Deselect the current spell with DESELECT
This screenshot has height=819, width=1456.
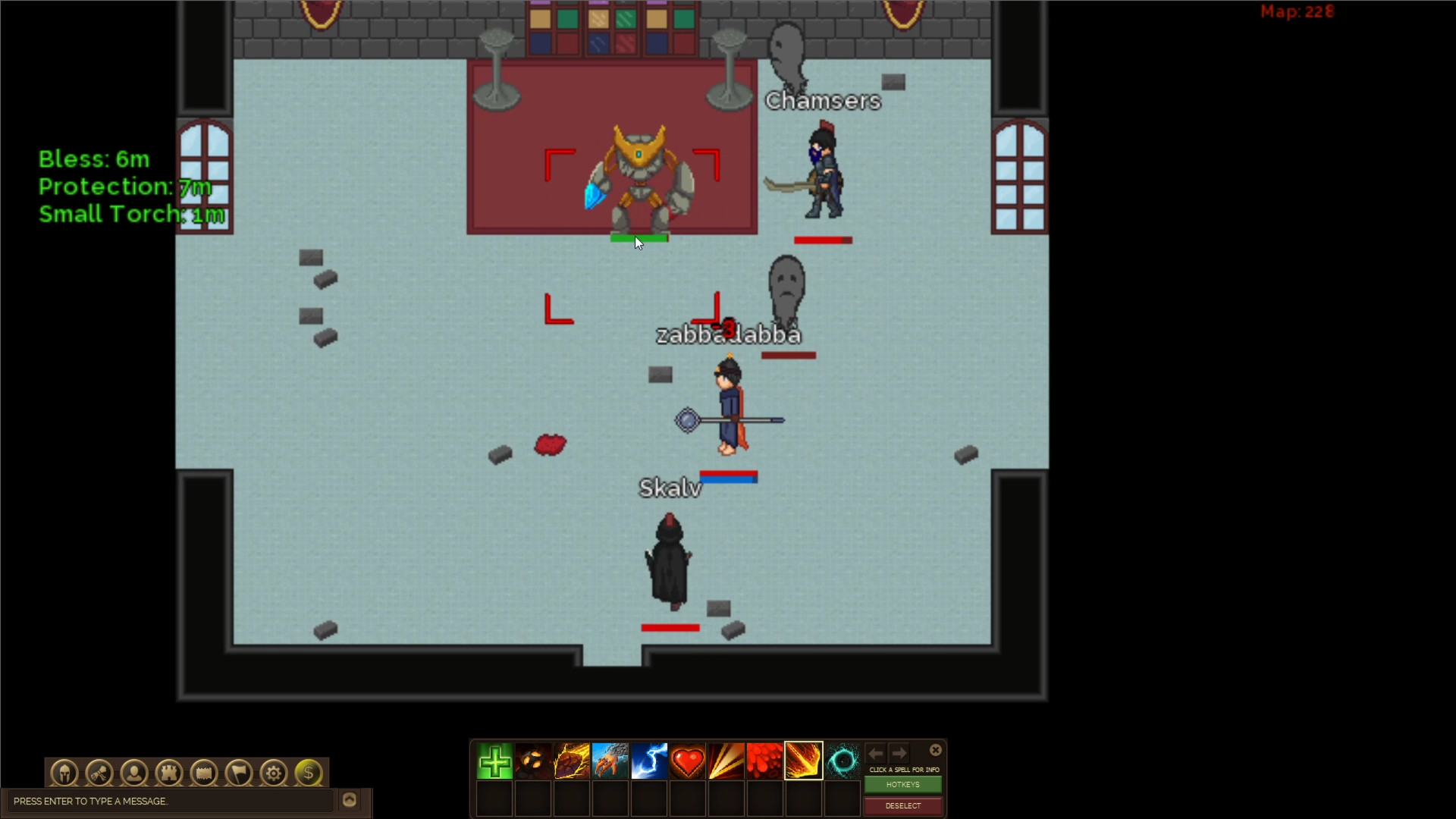[902, 806]
